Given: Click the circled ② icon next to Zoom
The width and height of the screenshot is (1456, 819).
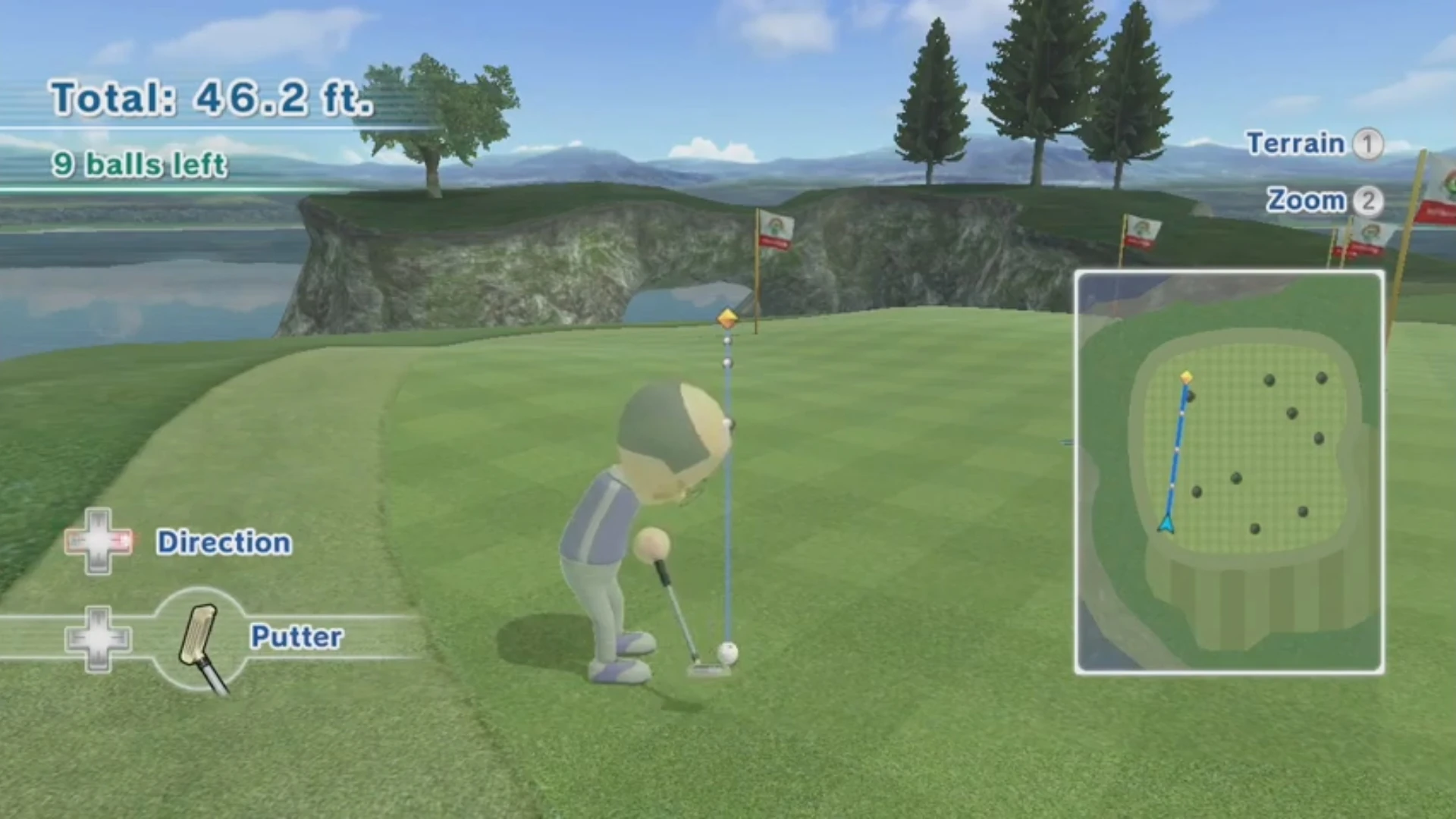Looking at the screenshot, I should [x=1370, y=201].
